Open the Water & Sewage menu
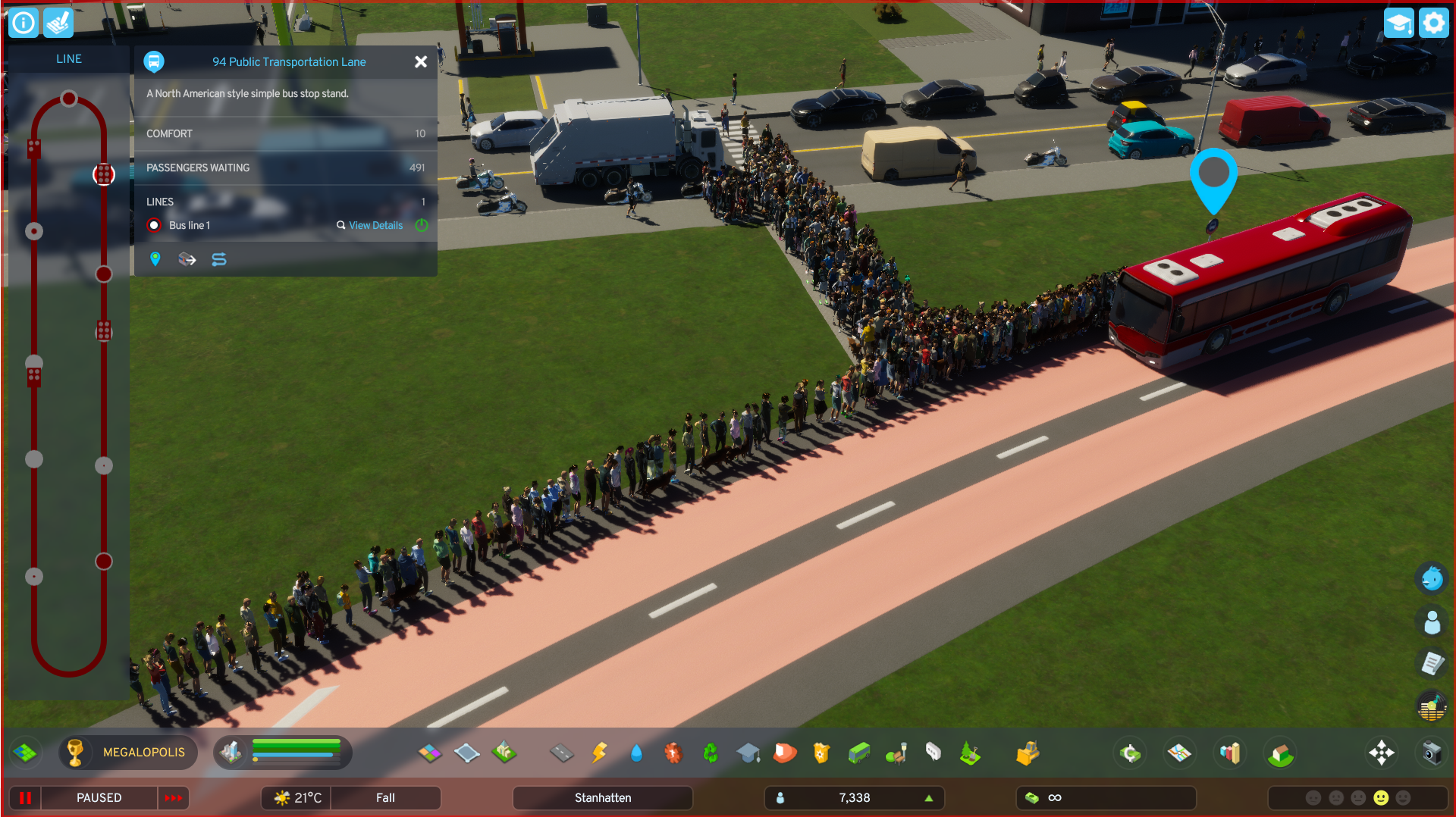 pos(636,753)
